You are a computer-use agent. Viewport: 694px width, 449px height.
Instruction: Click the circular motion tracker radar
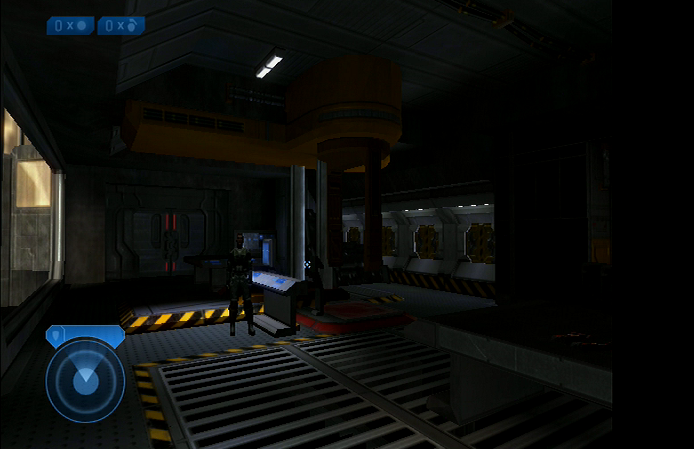pyautogui.click(x=85, y=380)
